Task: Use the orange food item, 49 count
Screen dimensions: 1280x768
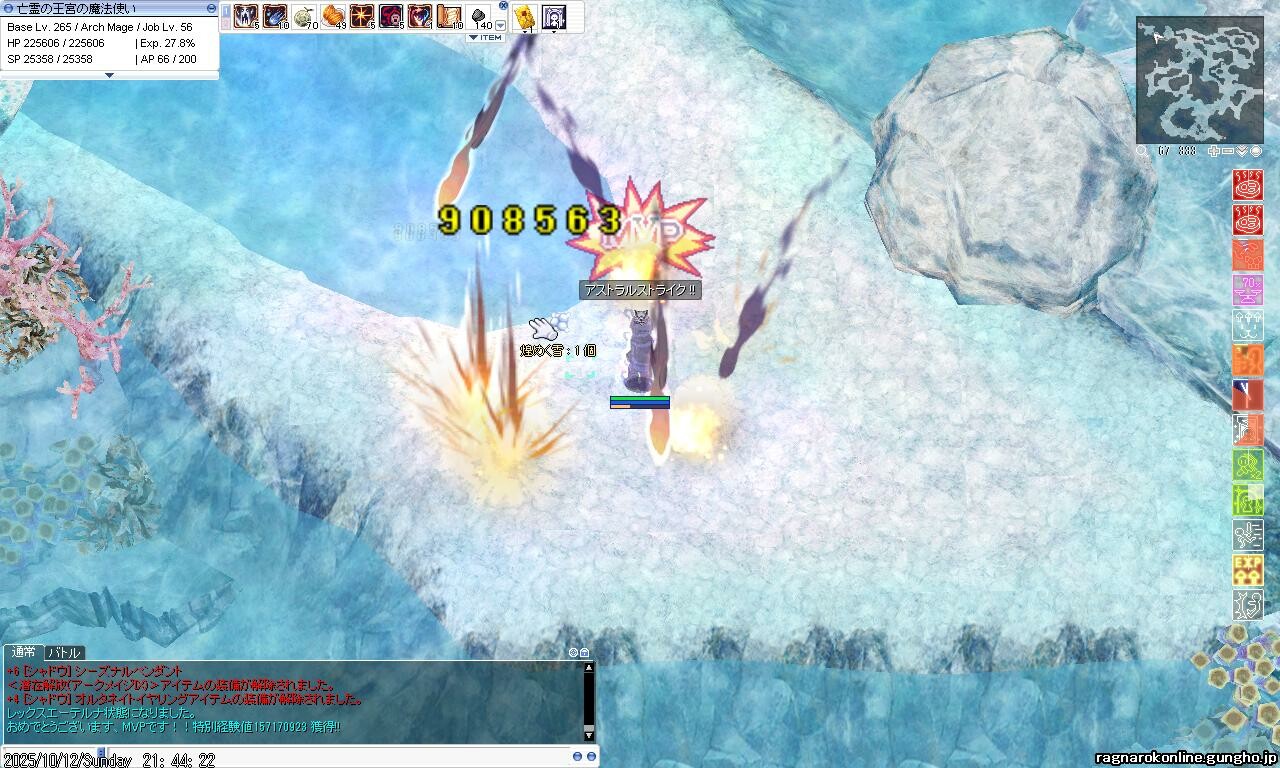Action: pos(333,16)
